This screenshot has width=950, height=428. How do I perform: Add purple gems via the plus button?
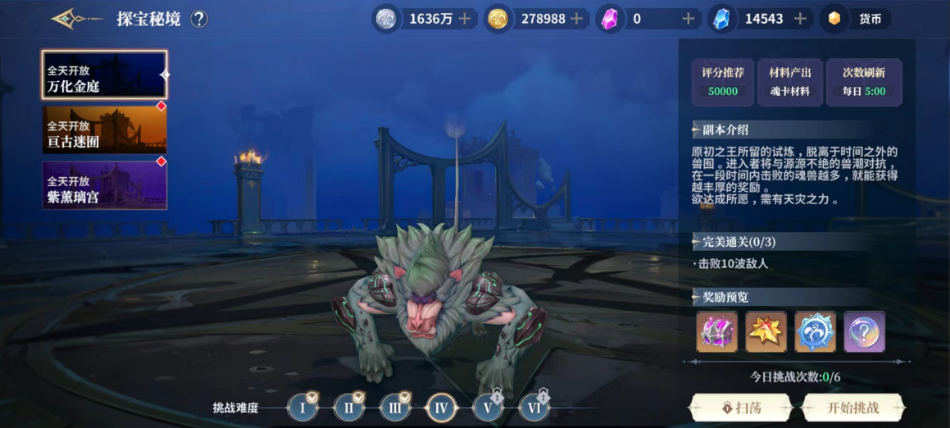pos(688,19)
